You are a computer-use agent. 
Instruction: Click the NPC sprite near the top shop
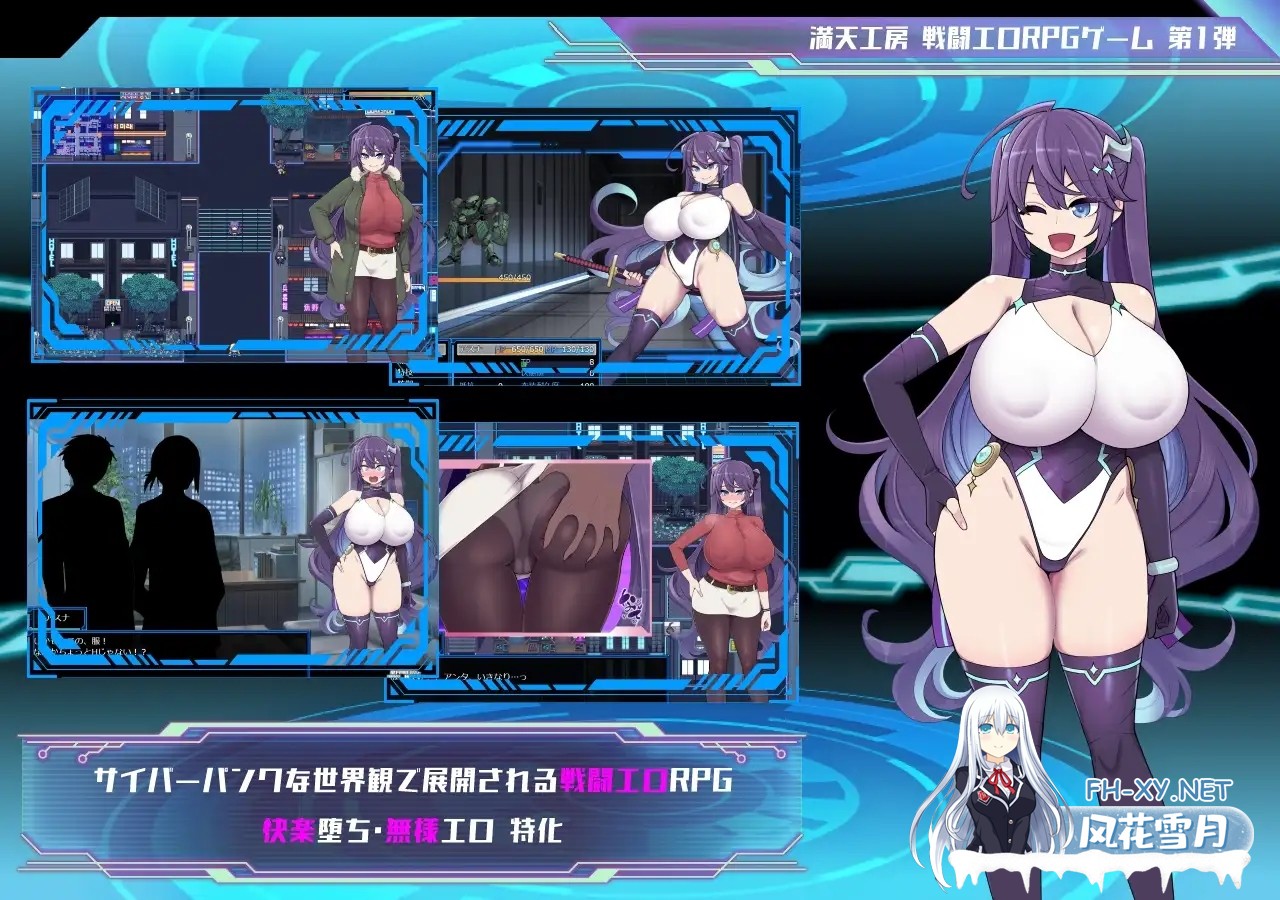(x=279, y=168)
